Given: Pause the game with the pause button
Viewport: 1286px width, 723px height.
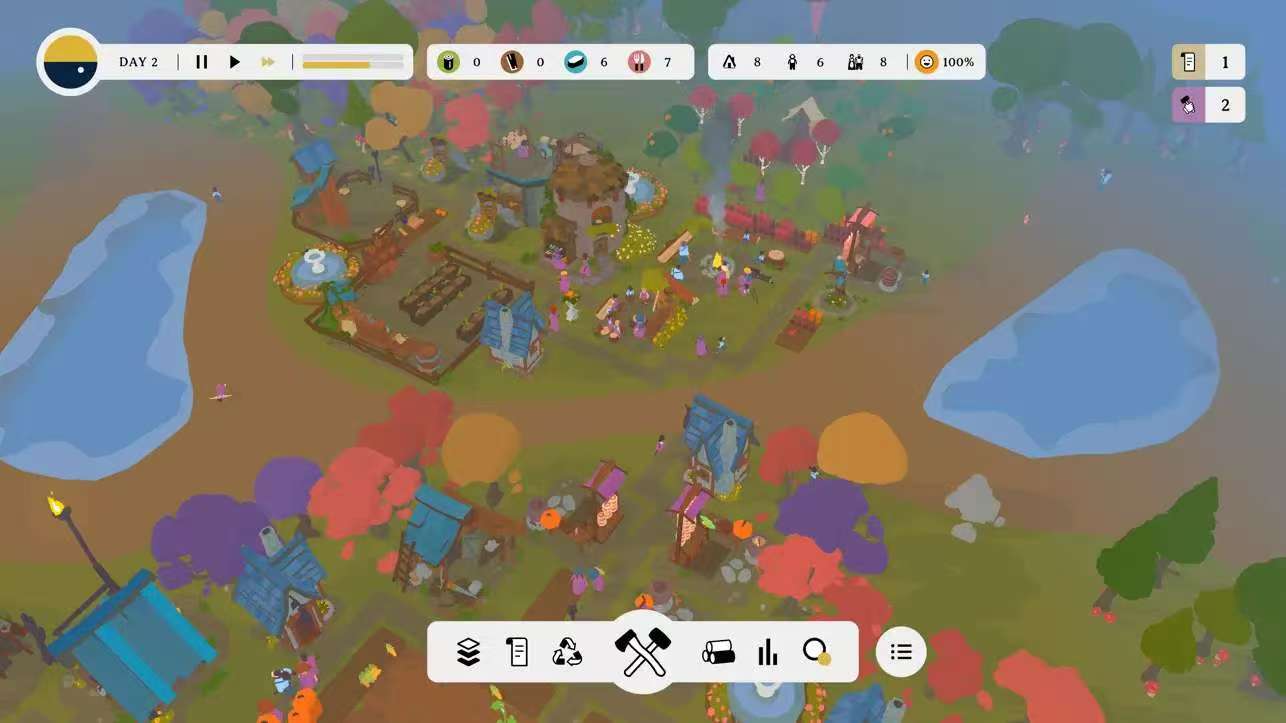Looking at the screenshot, I should click(x=202, y=62).
